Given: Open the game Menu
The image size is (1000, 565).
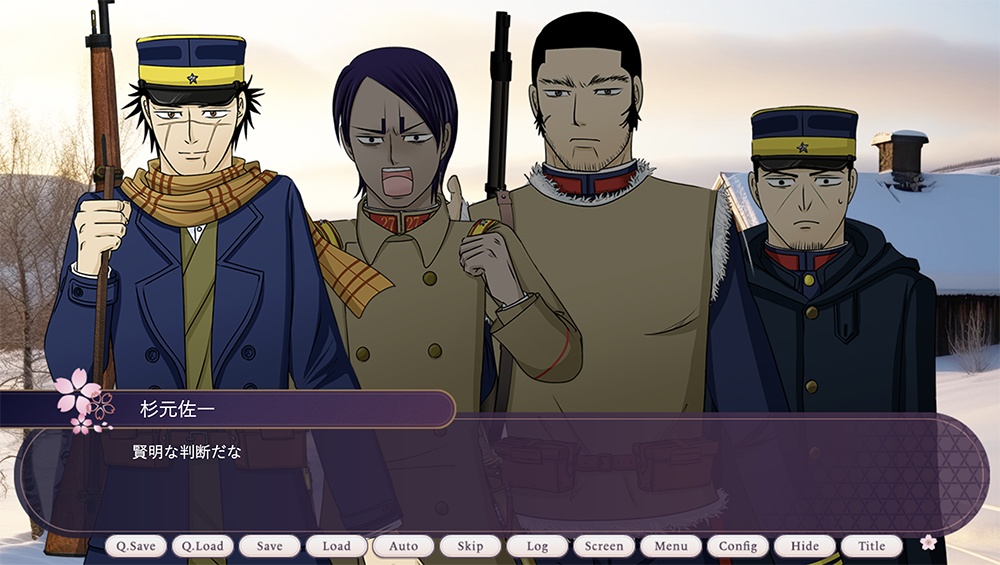Looking at the screenshot, I should pos(672,546).
